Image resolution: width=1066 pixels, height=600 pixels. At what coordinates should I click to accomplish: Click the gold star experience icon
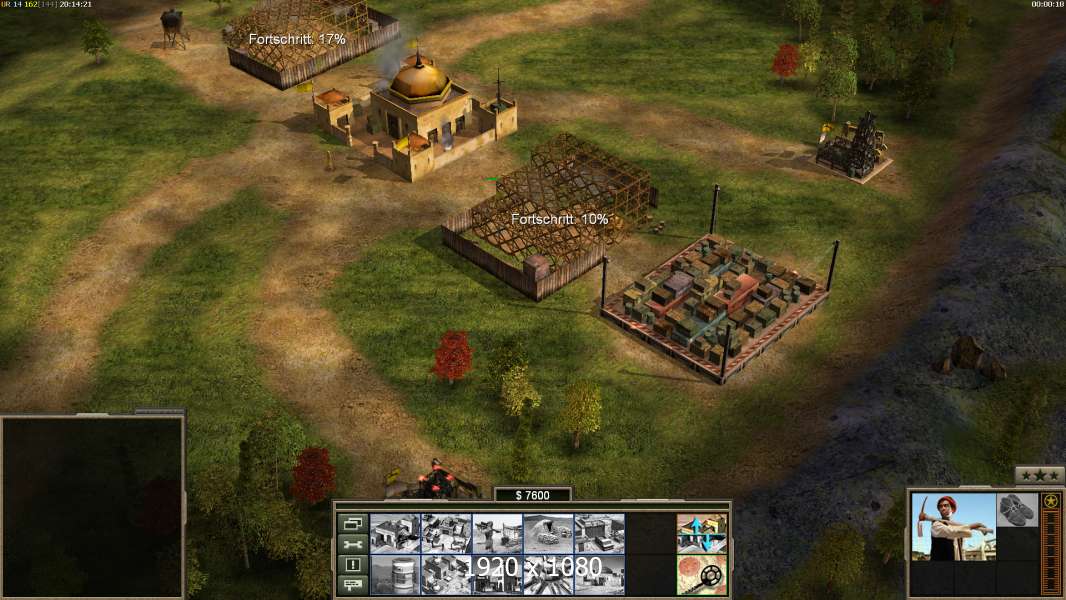pos(1051,502)
